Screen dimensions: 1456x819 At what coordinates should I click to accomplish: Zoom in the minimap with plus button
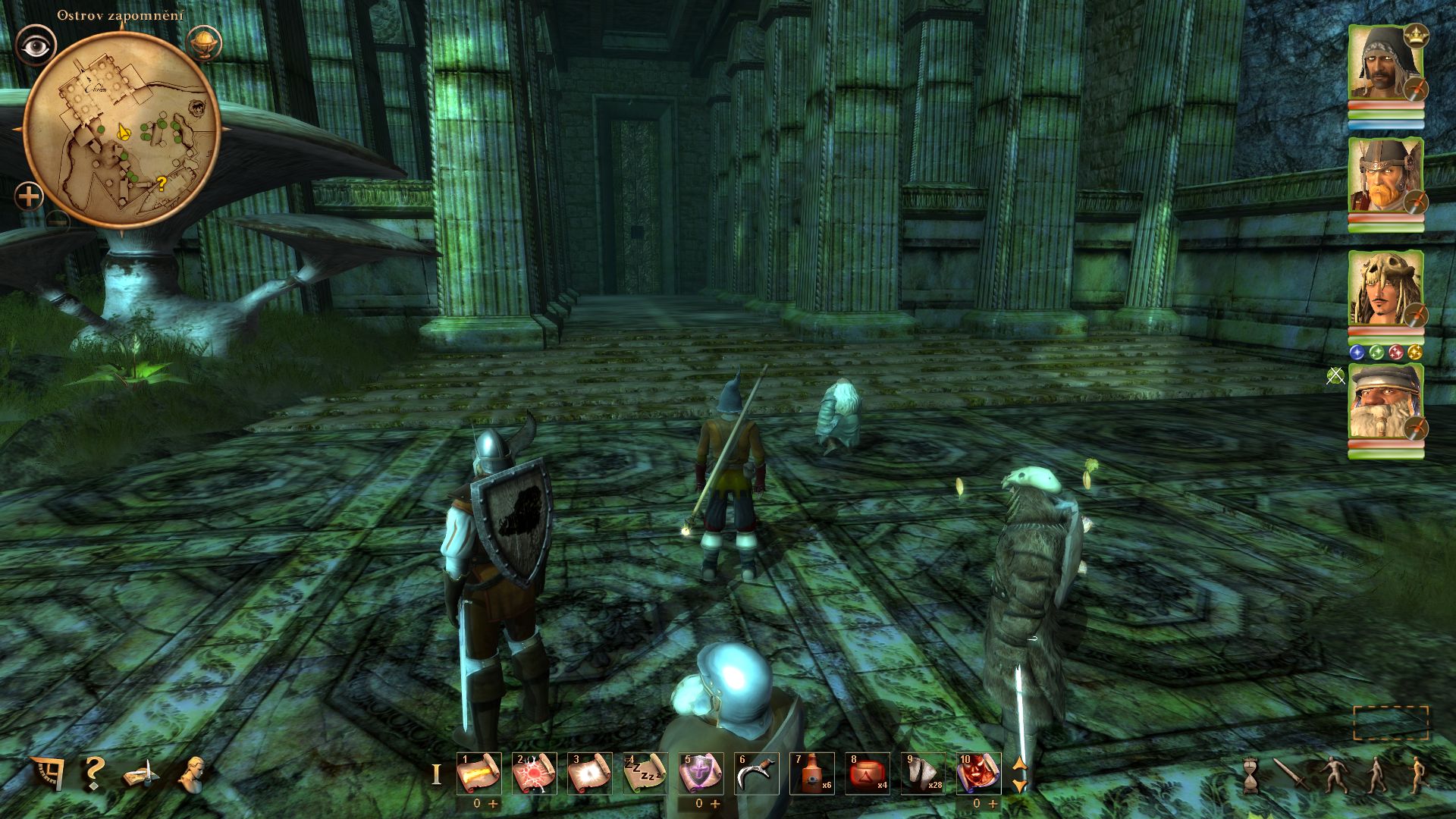pyautogui.click(x=29, y=197)
